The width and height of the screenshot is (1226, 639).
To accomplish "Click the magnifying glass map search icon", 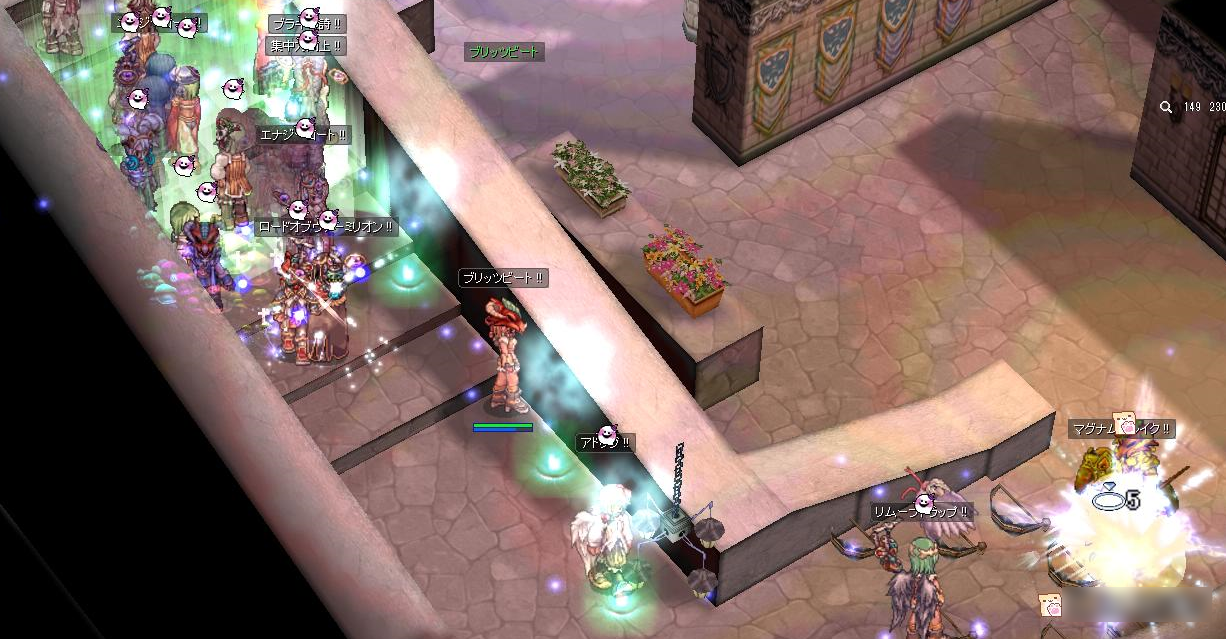I will pos(1166,107).
